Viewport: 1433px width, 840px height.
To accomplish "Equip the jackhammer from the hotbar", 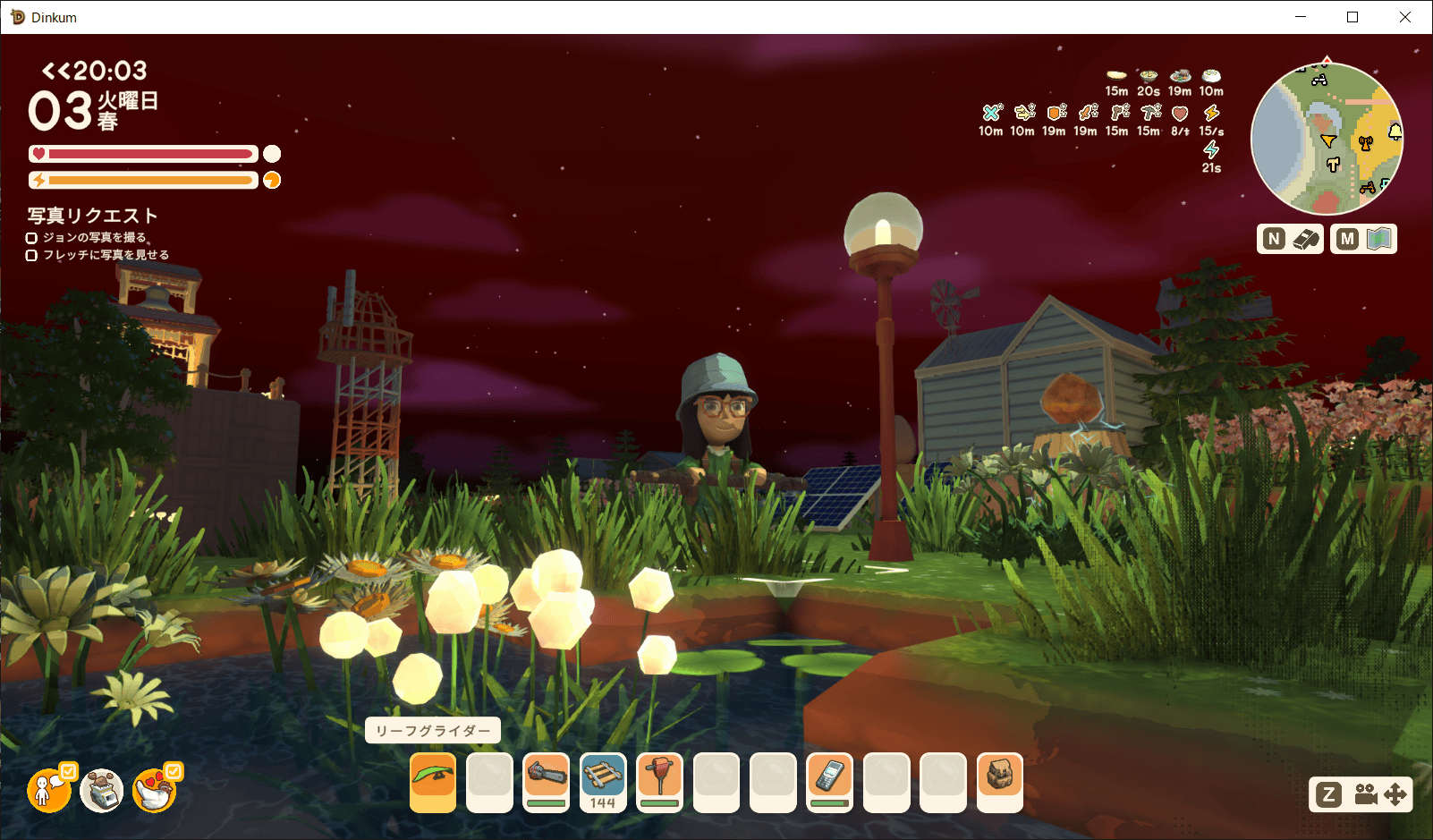I will (x=659, y=782).
